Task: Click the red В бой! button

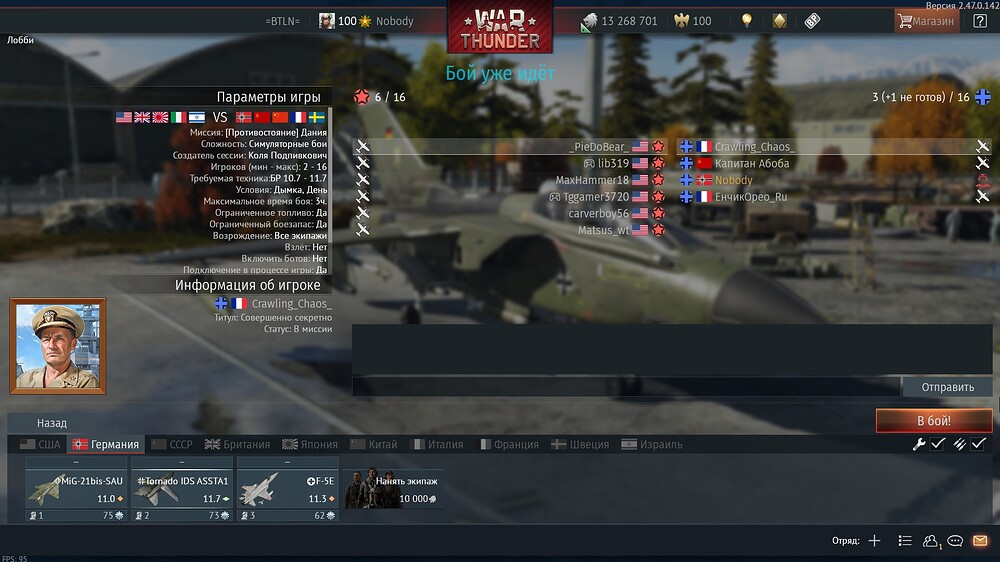Action: pyautogui.click(x=933, y=421)
